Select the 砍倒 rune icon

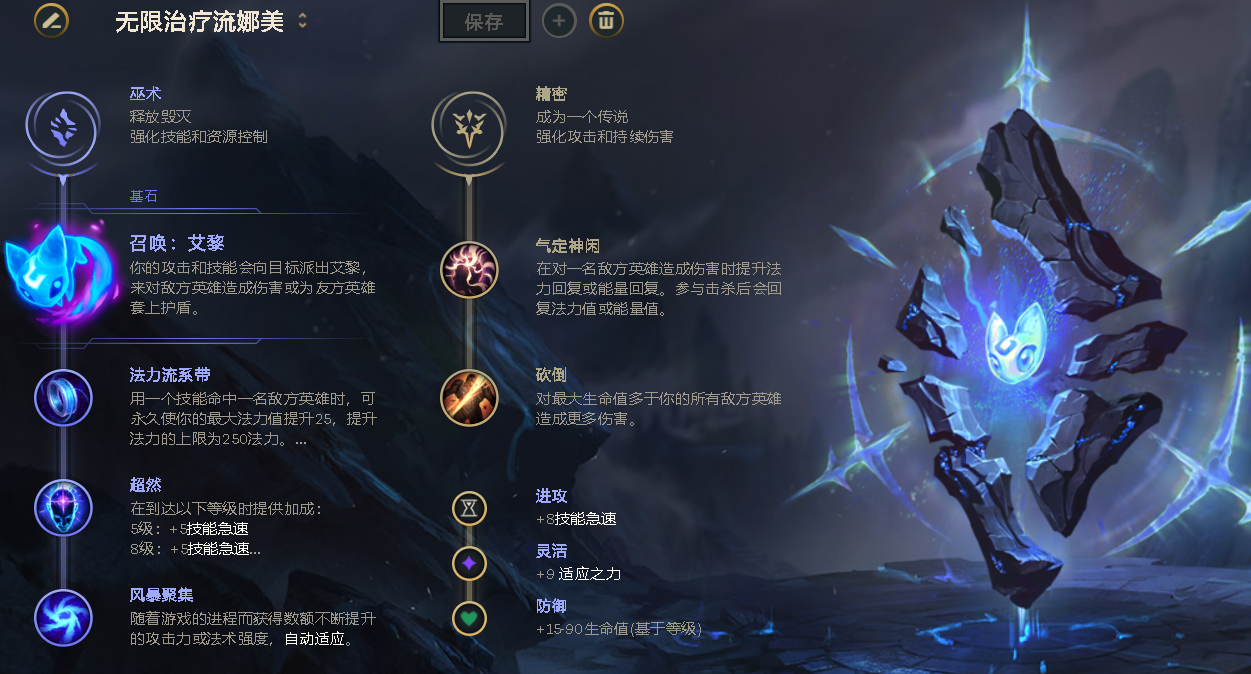(x=469, y=397)
